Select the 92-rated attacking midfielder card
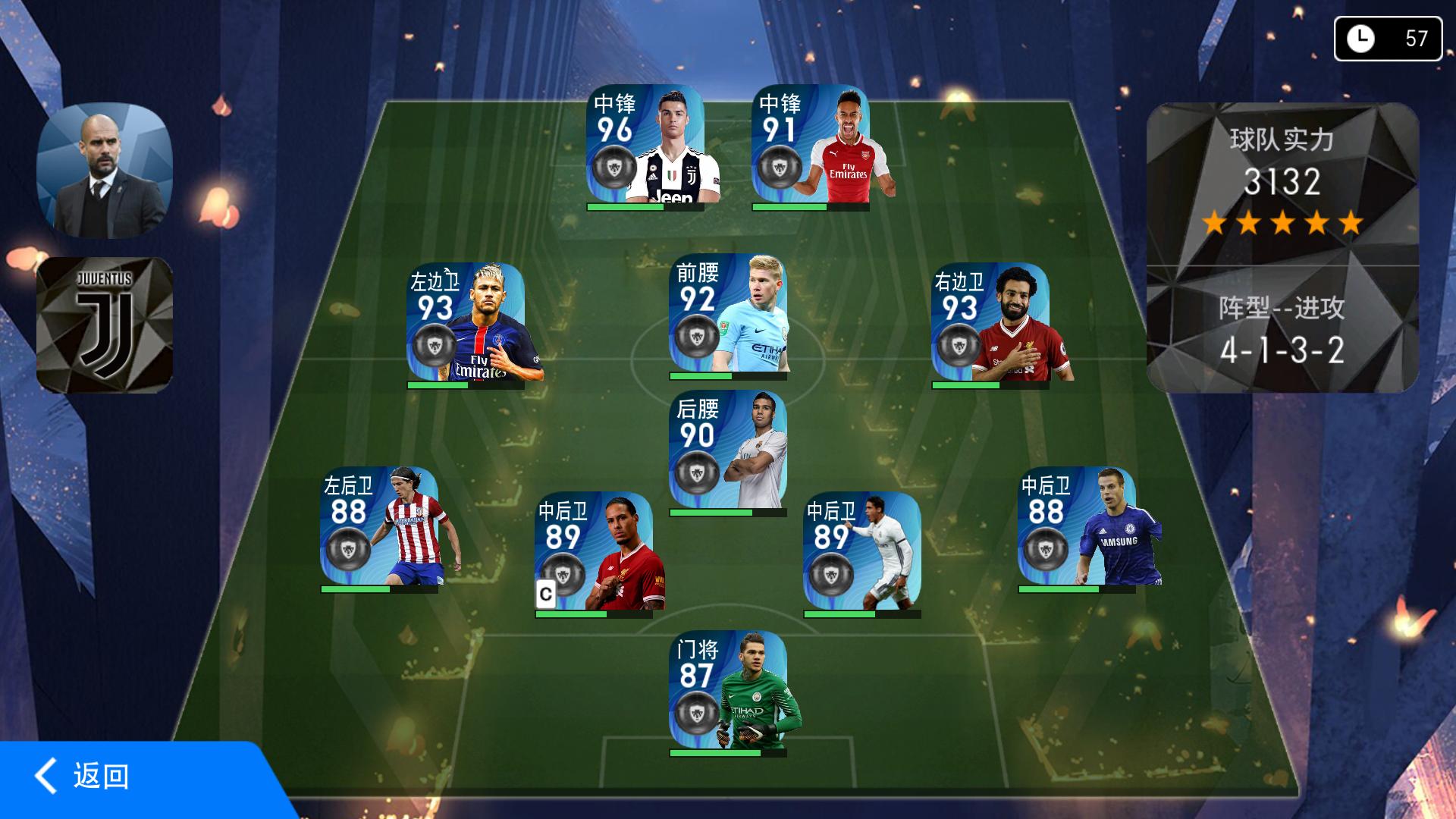1456x819 pixels. click(x=728, y=314)
